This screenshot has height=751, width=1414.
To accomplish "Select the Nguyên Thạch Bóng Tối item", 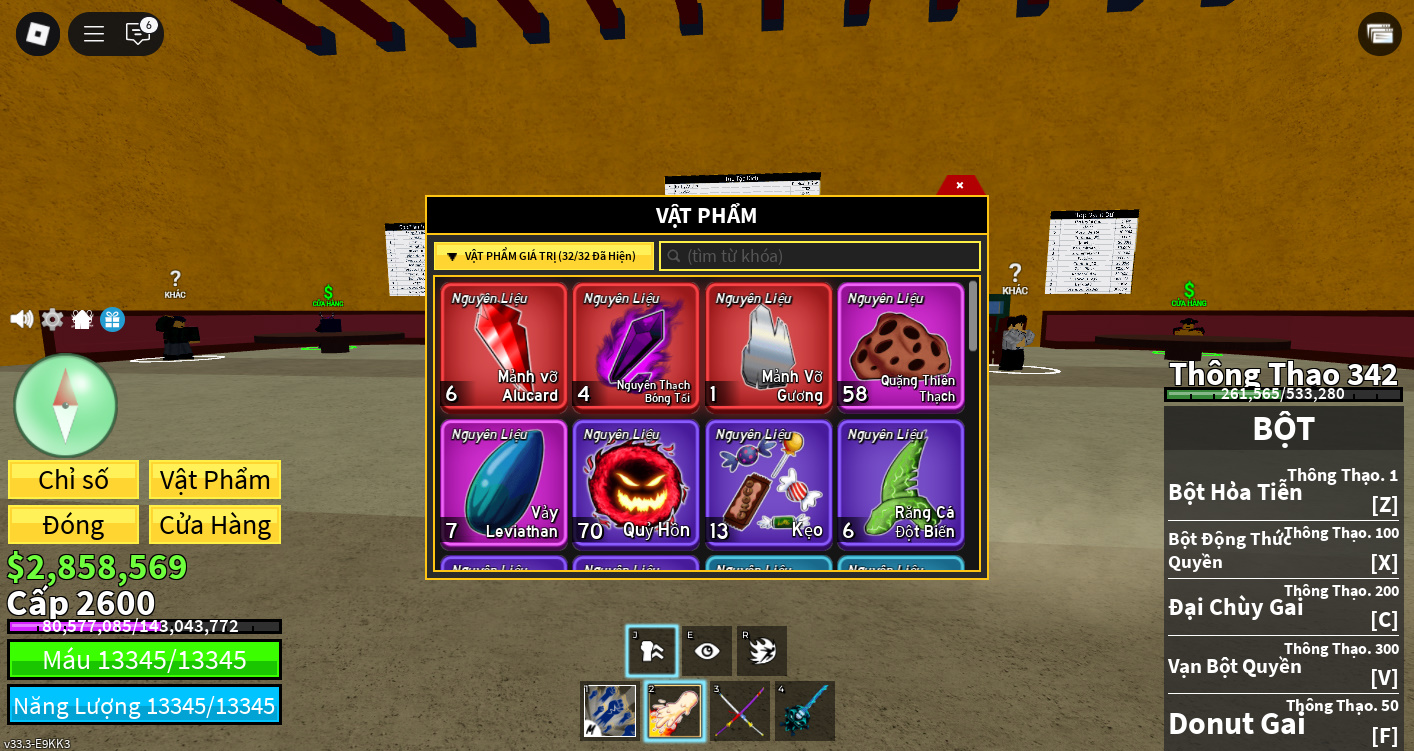I will [x=636, y=346].
